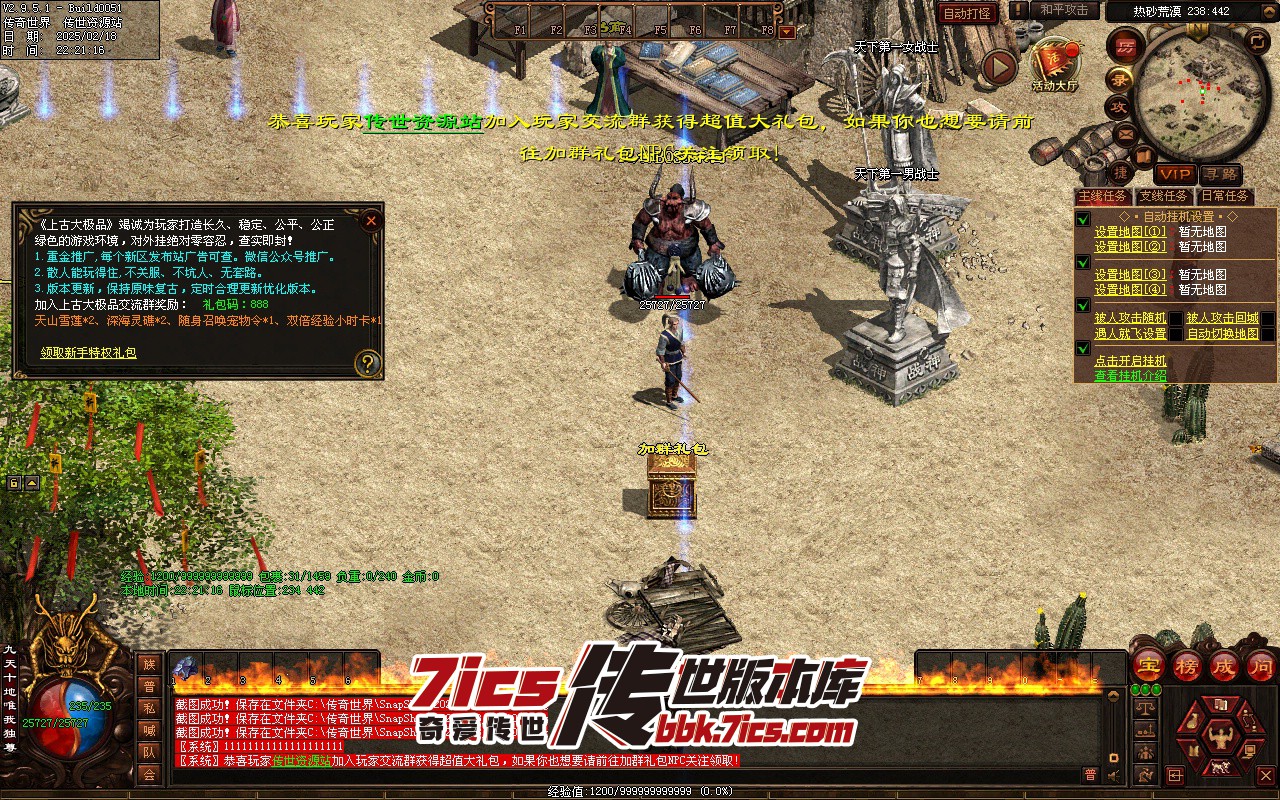1280x800 pixels.
Task: Switch to the 私 private chat channel
Action: pos(149,708)
